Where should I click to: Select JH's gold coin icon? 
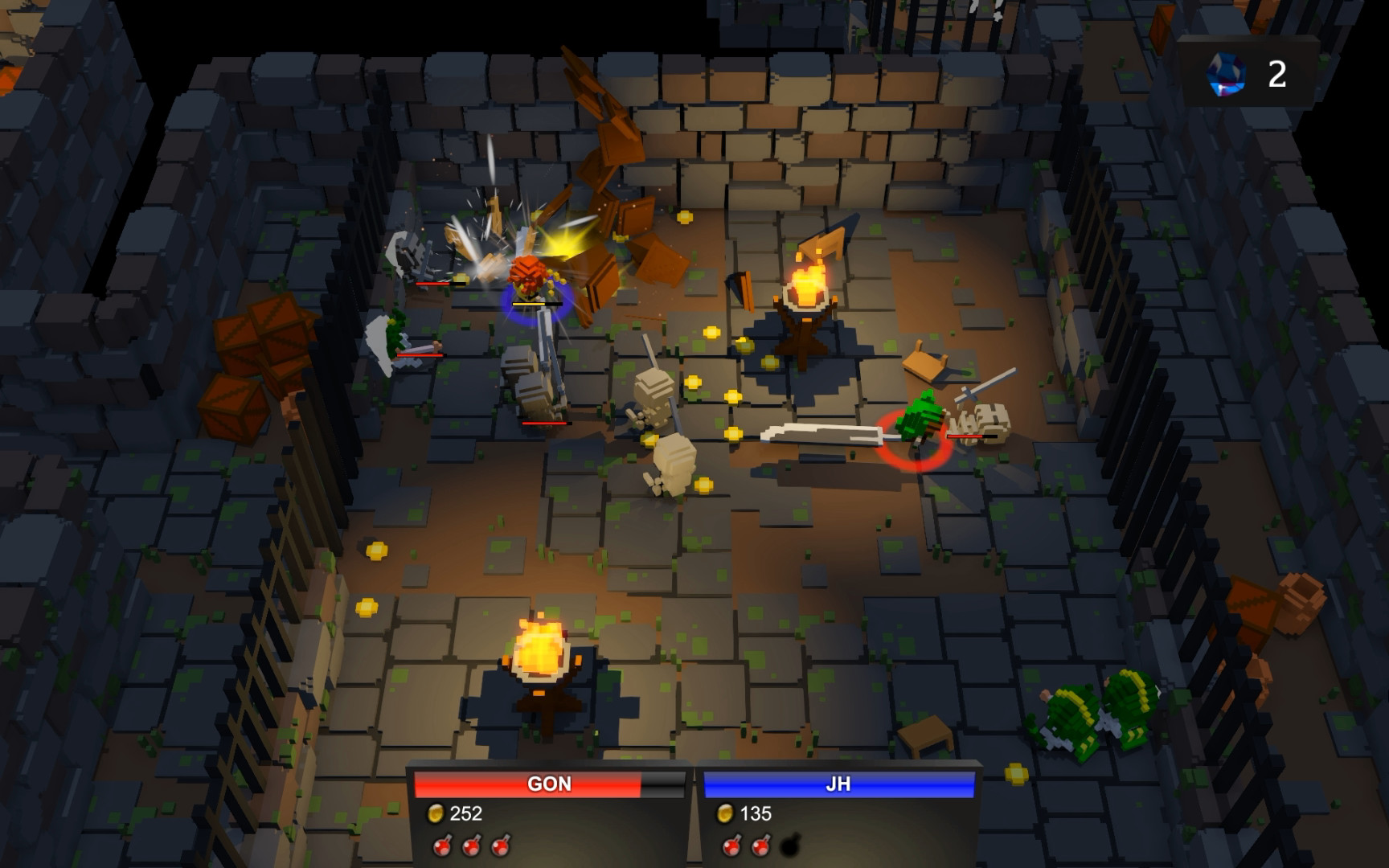728,813
